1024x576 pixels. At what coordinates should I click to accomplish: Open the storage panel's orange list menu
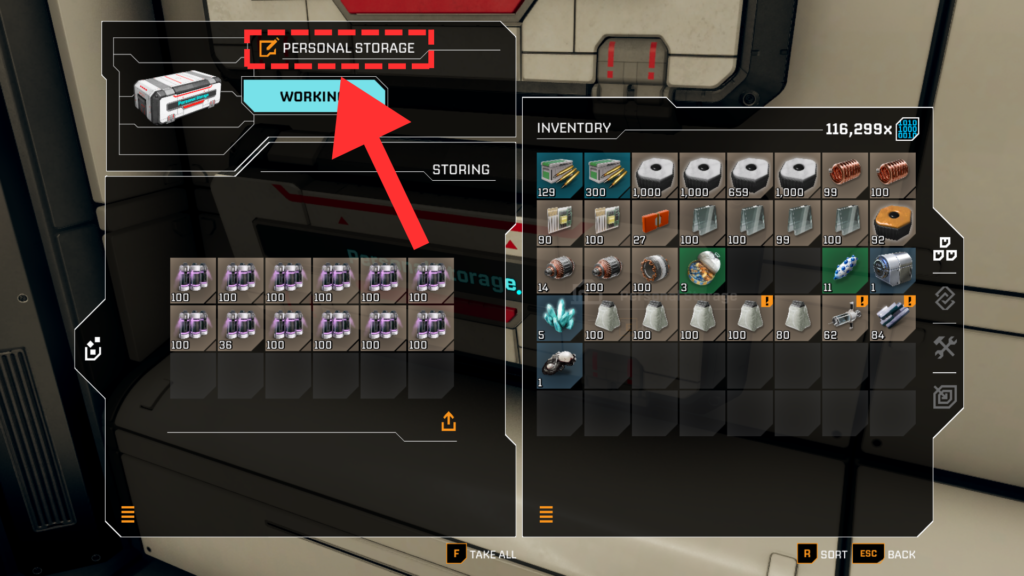128,515
